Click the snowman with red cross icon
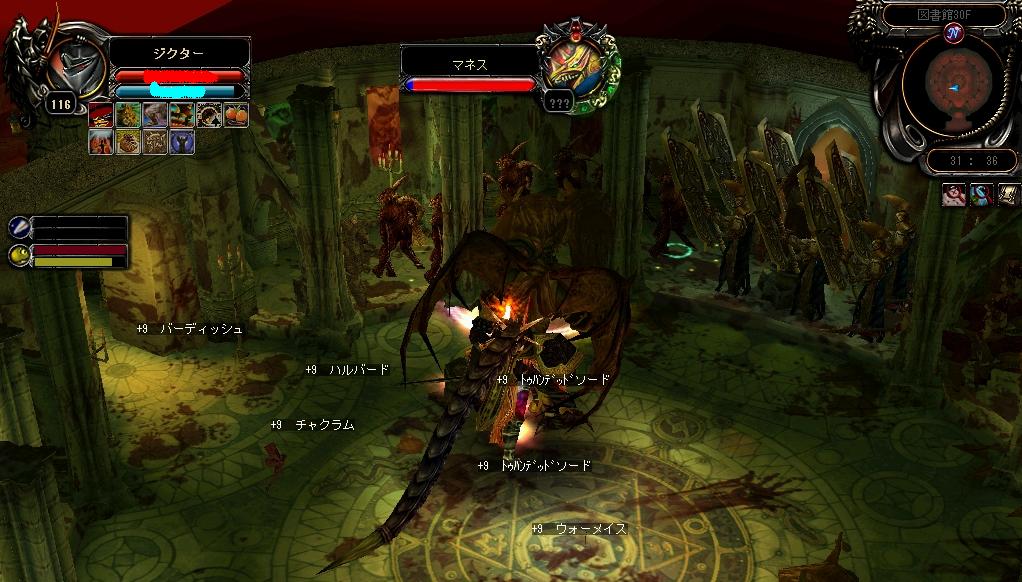This screenshot has height=582, width=1022. pos(953,194)
